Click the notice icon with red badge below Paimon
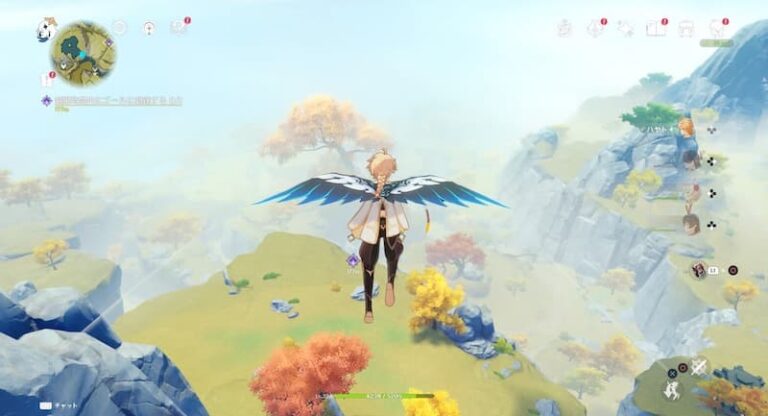Image resolution: width=768 pixels, height=416 pixels. coord(47,78)
